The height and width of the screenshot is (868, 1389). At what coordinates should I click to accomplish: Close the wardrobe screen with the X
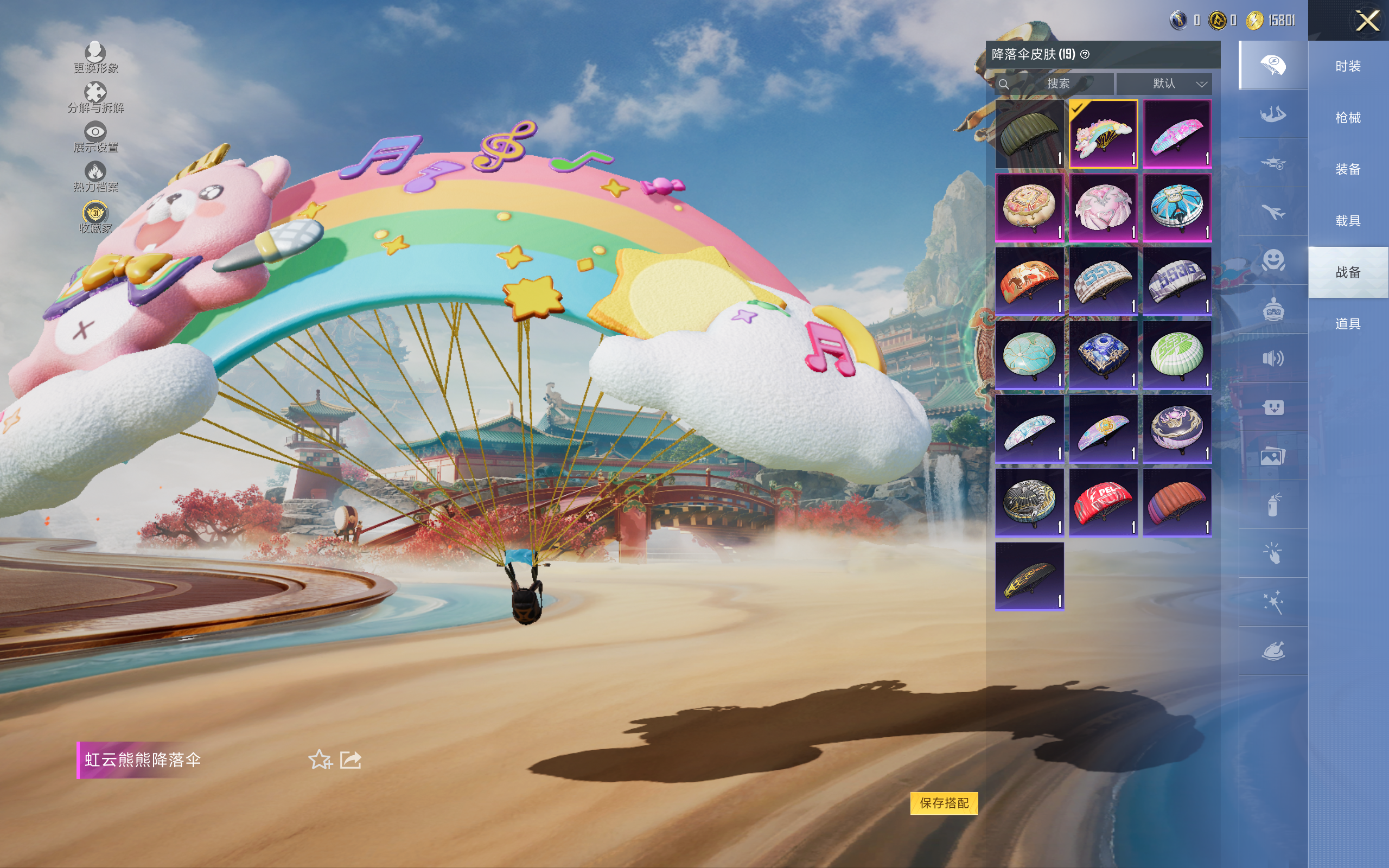1367,21
